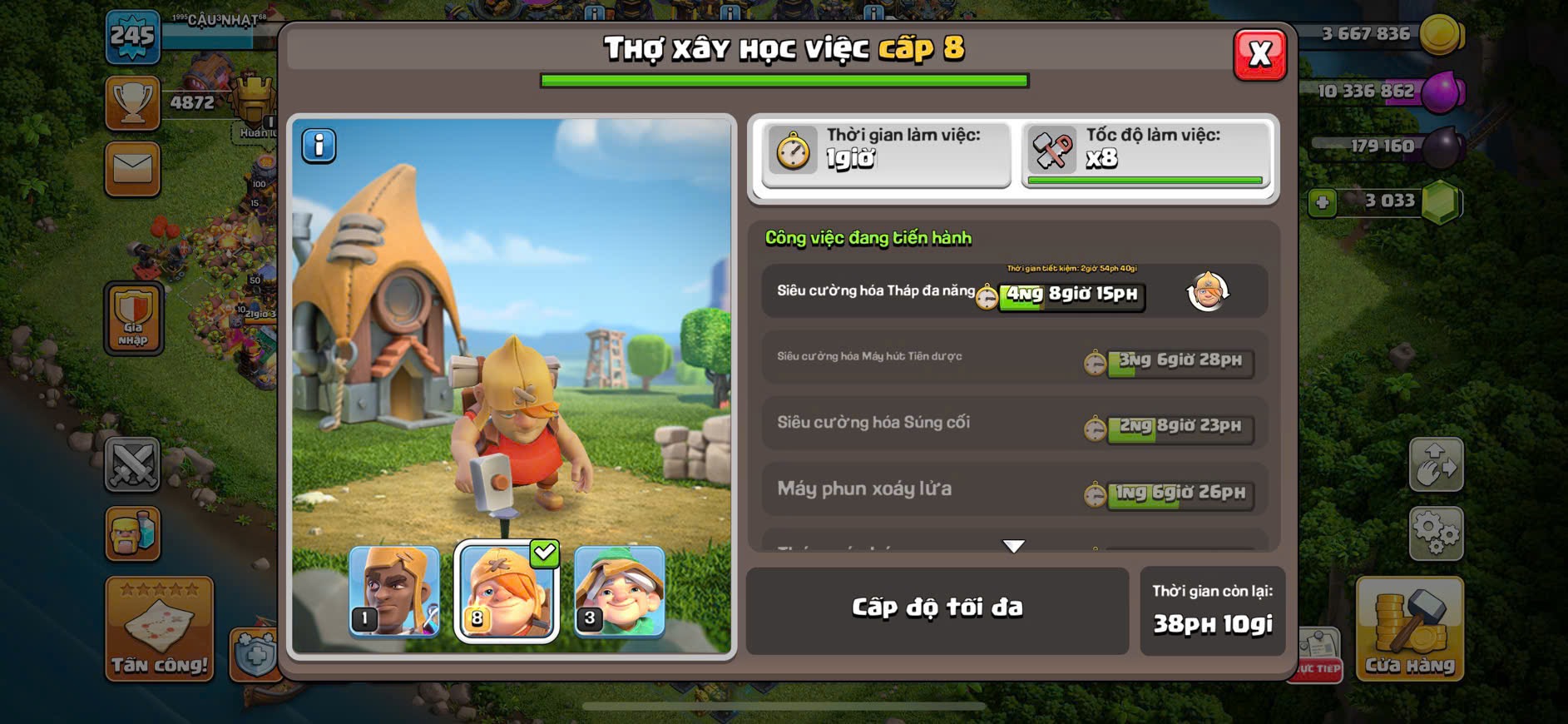Click the white down arrow under the list
Screen dimensions: 1568x724
pos(1013,546)
